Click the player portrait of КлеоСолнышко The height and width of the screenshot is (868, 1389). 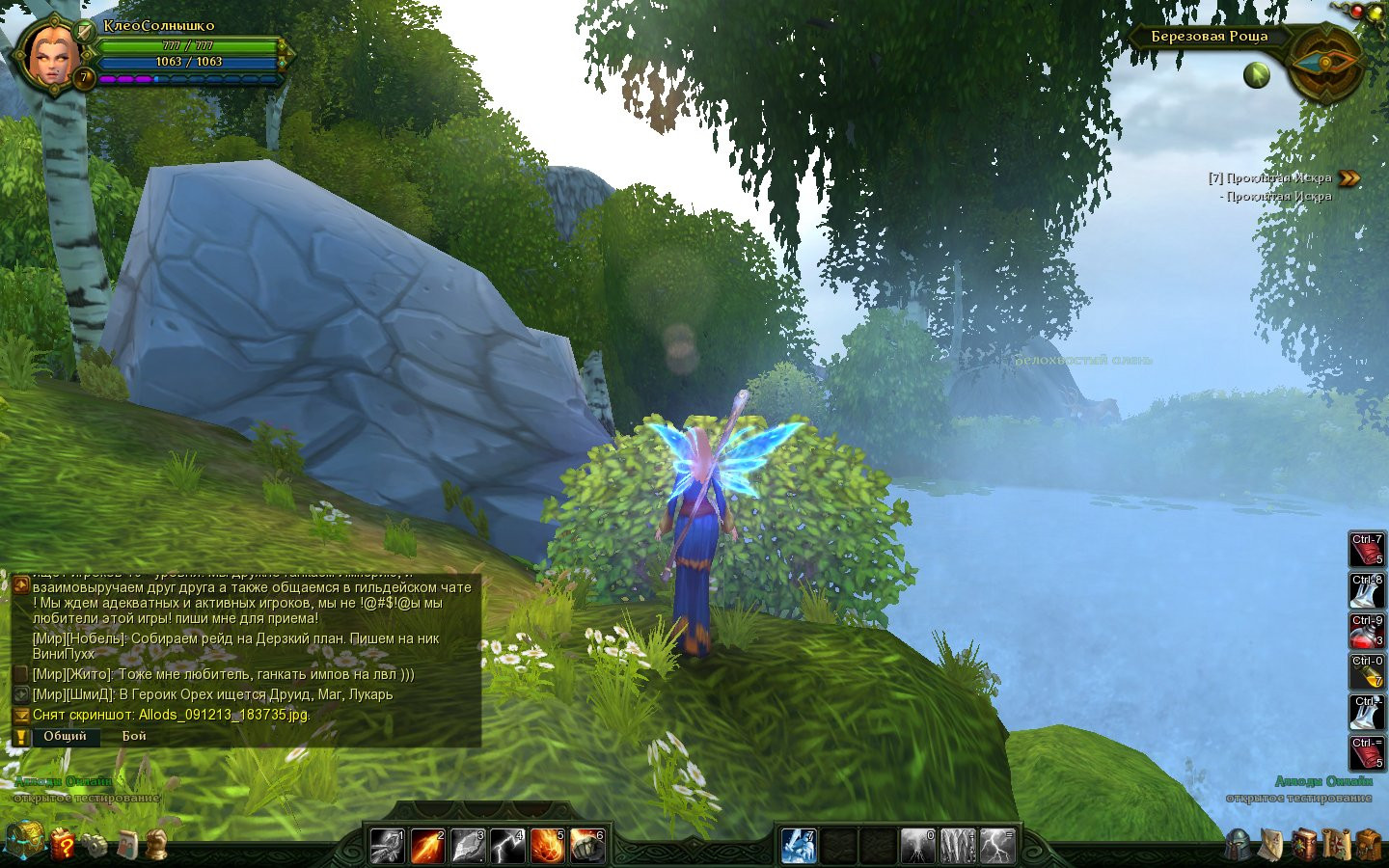pyautogui.click(x=53, y=56)
